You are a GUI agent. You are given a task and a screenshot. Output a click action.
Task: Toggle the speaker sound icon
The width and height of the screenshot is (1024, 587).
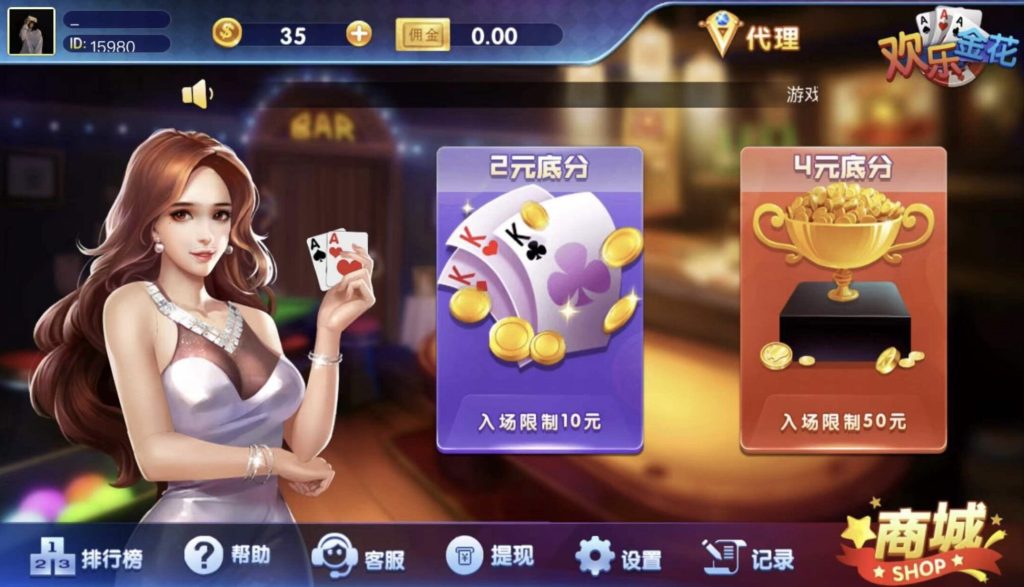point(196,95)
